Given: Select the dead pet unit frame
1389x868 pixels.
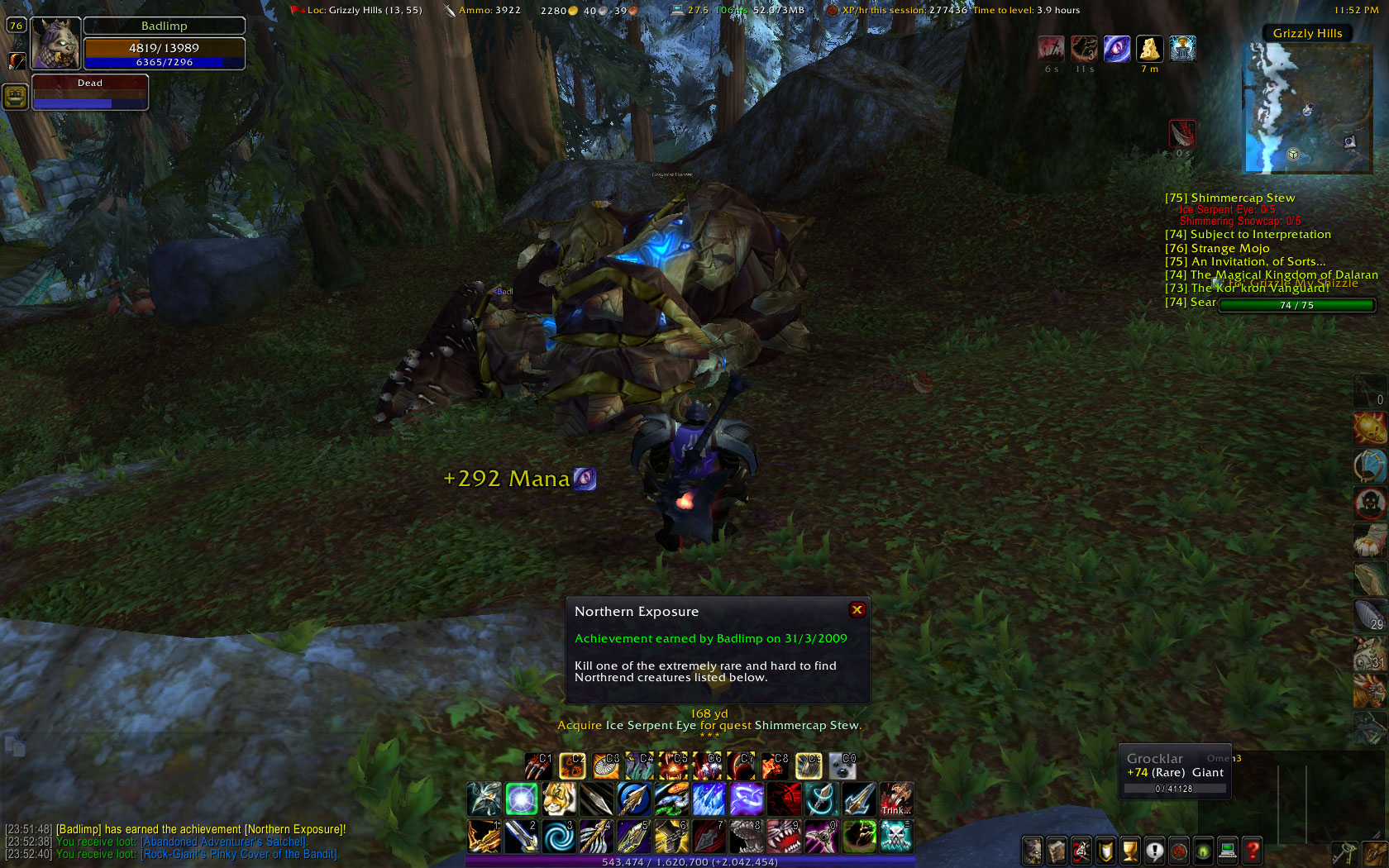Looking at the screenshot, I should point(90,92).
